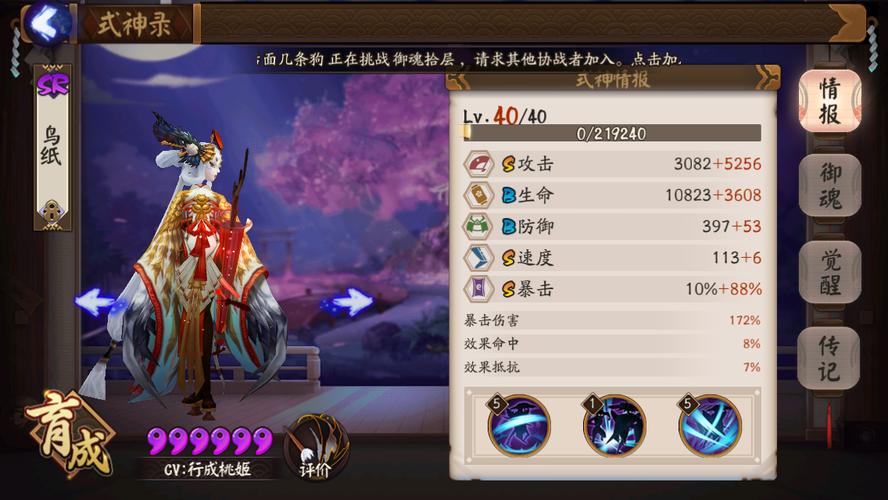Switch to the 情报 info tab
The width and height of the screenshot is (888, 500).
click(829, 101)
